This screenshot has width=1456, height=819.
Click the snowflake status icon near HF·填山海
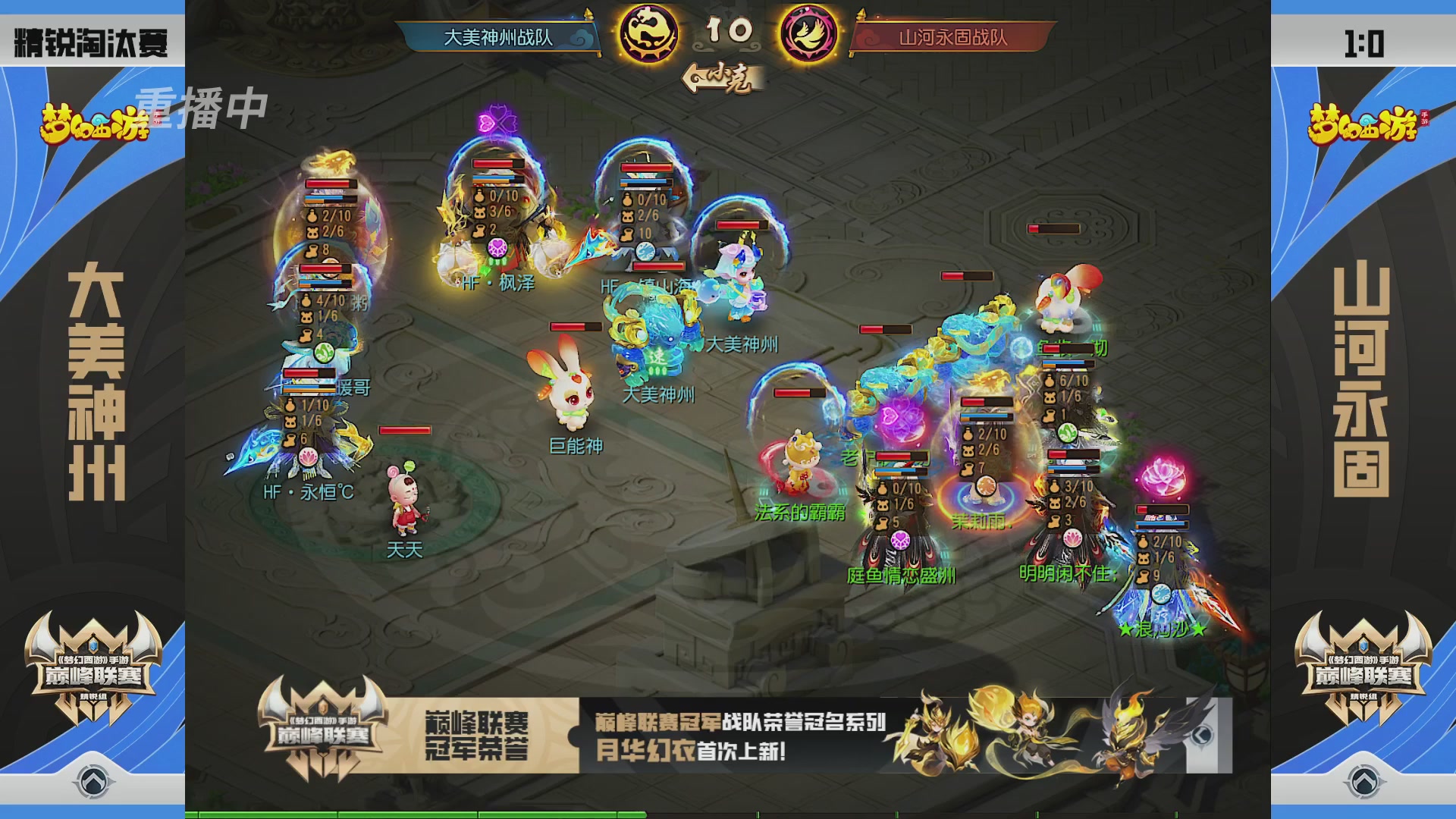pyautogui.click(x=646, y=249)
